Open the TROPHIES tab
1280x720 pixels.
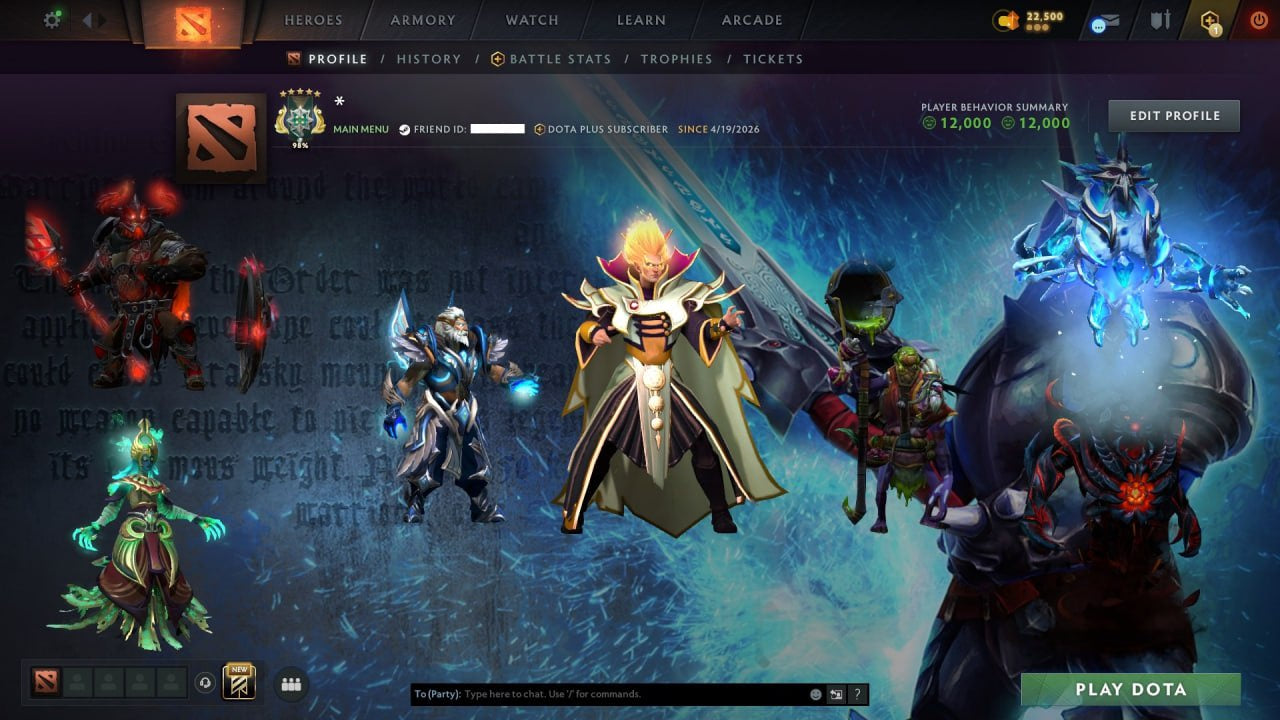tap(676, 59)
